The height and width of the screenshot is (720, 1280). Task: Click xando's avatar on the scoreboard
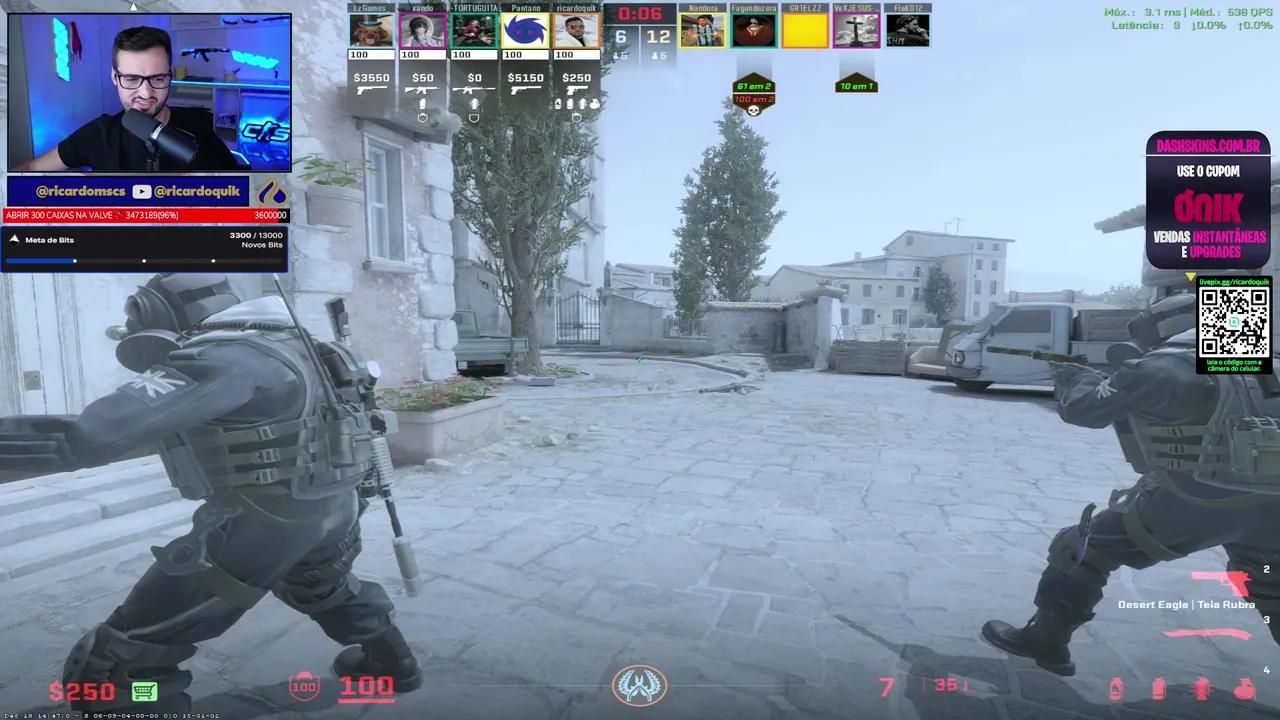(x=422, y=28)
